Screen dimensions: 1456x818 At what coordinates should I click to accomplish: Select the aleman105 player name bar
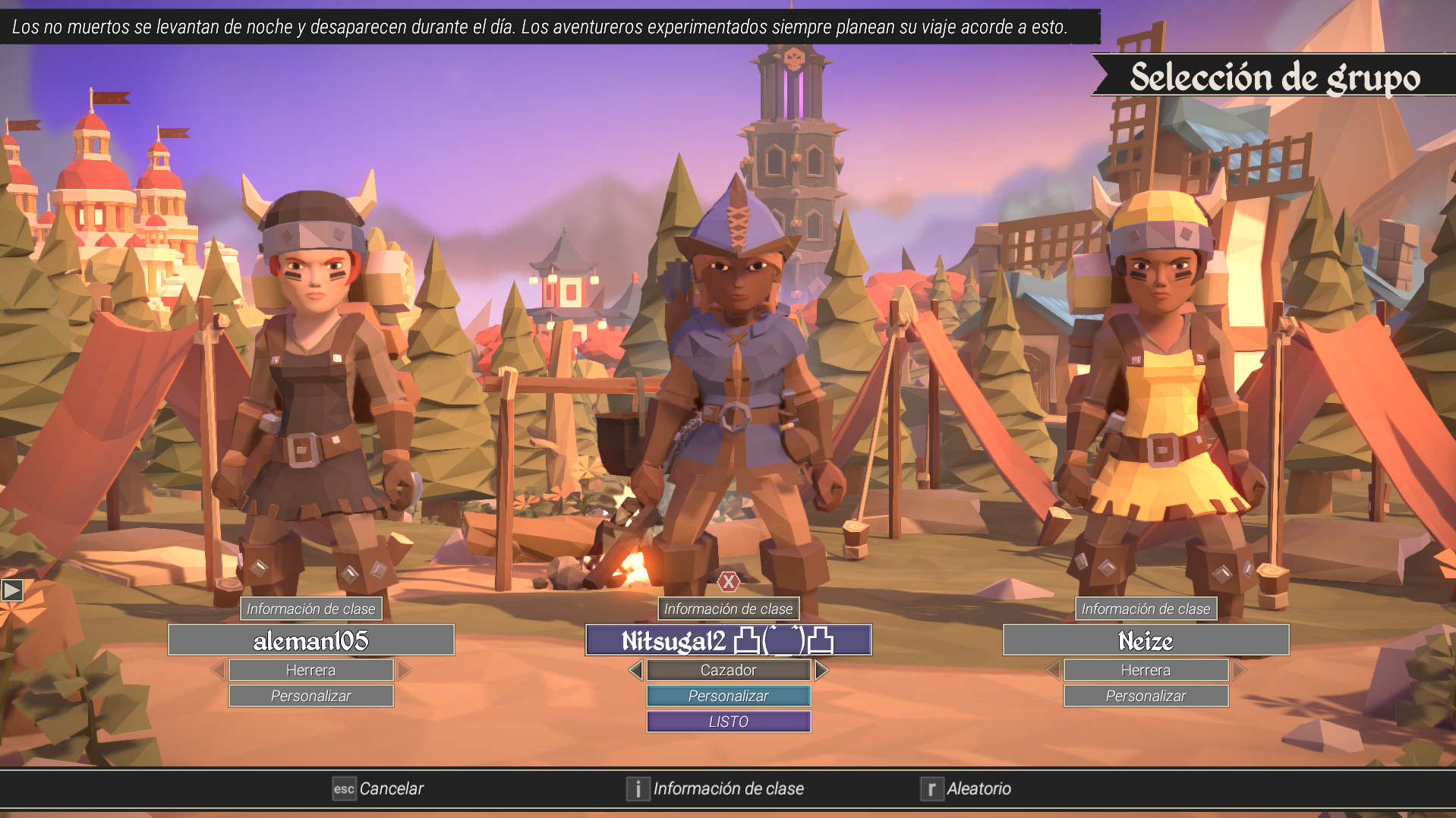point(310,640)
